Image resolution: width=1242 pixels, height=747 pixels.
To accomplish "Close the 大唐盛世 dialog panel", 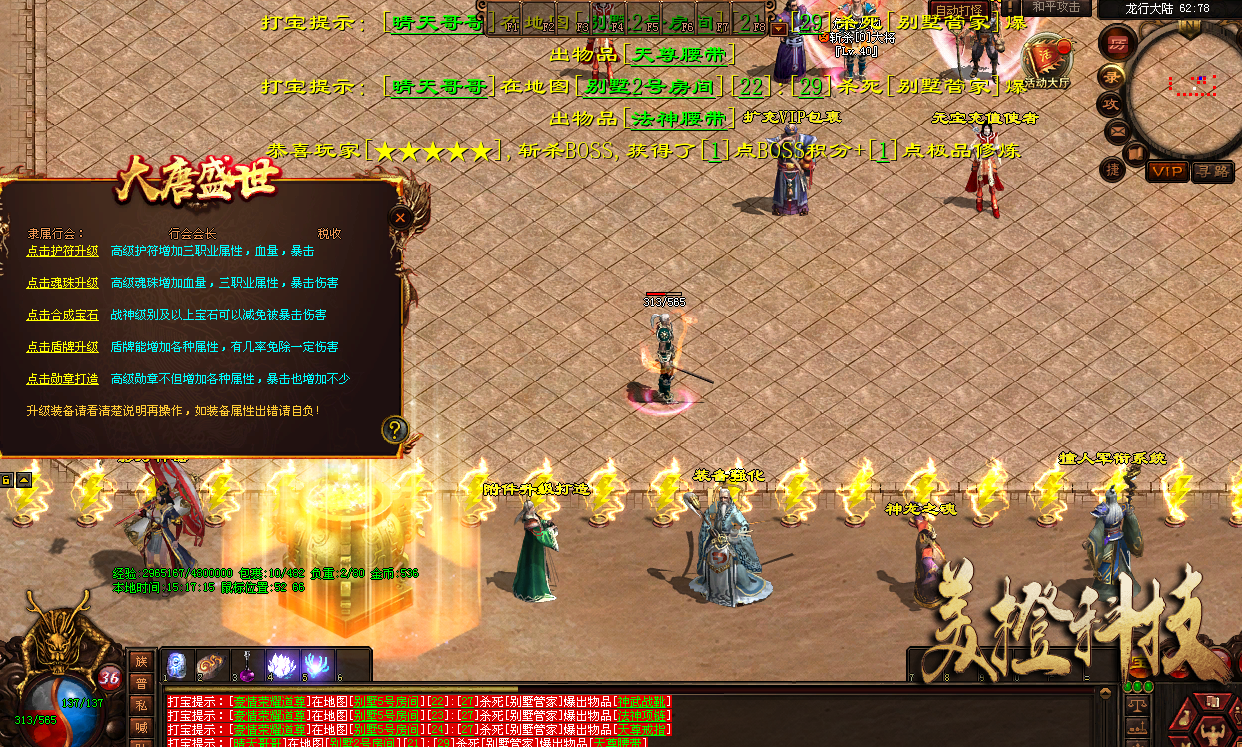I will 400,217.
